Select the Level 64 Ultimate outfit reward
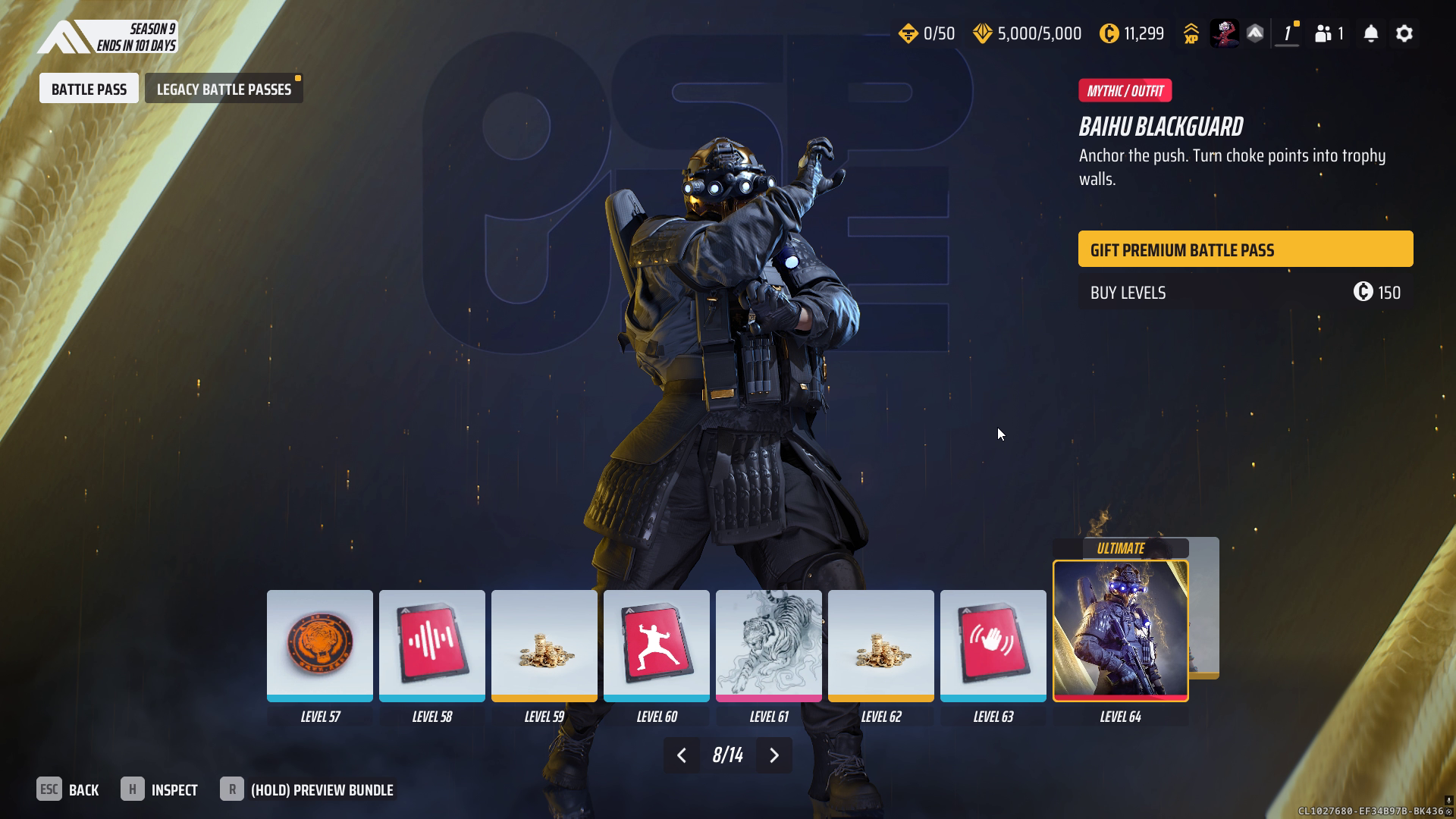Image resolution: width=1456 pixels, height=819 pixels. (1120, 631)
